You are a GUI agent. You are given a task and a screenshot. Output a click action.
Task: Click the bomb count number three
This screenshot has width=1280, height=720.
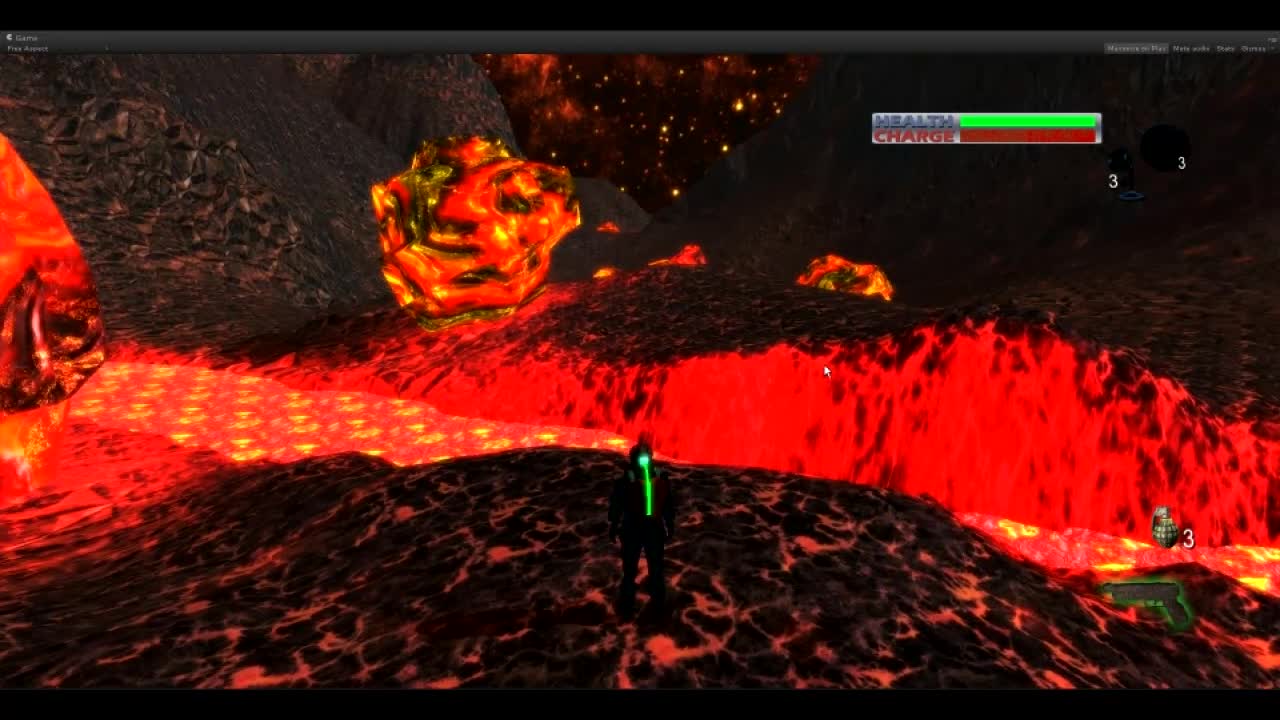(1184, 161)
